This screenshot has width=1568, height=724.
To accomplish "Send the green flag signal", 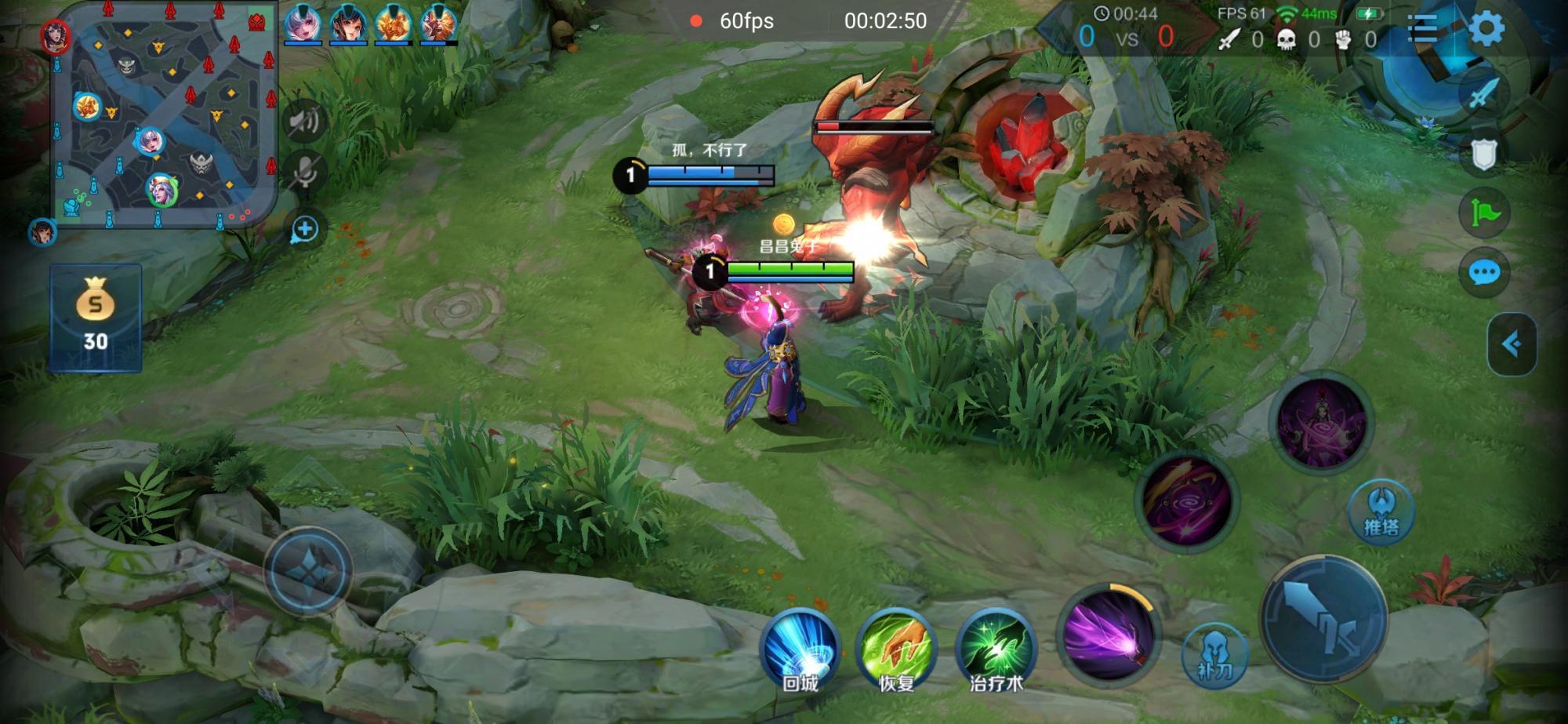I will pos(1483,213).
